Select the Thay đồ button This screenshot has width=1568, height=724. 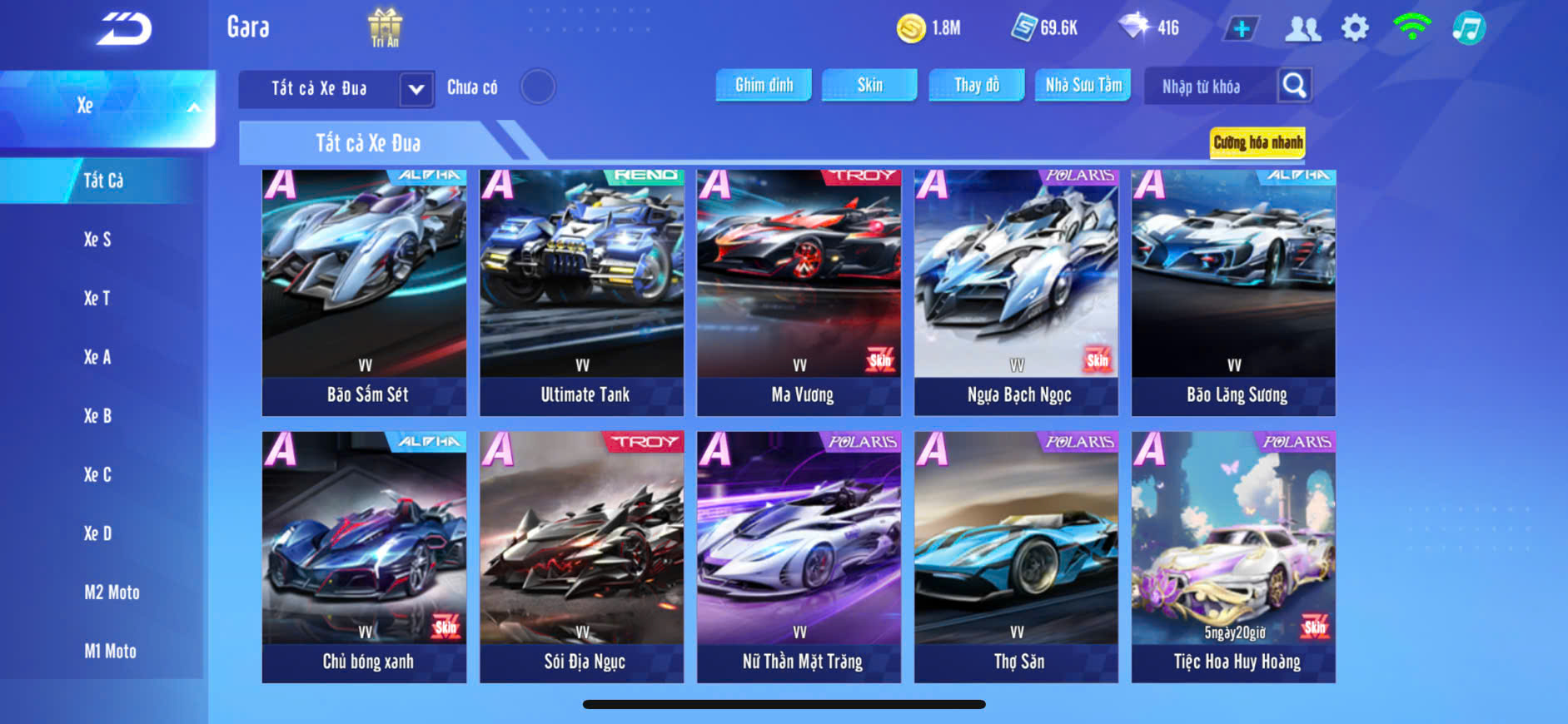pyautogui.click(x=976, y=85)
